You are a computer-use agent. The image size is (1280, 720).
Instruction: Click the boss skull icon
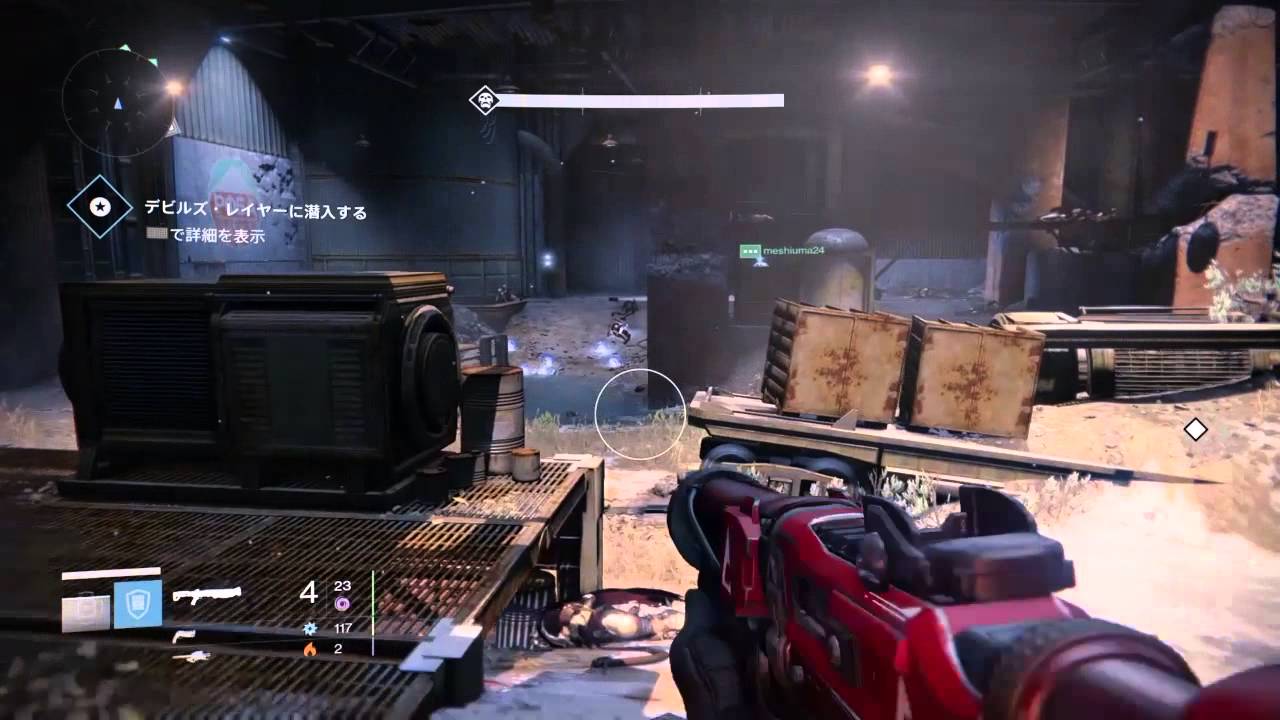click(x=485, y=100)
